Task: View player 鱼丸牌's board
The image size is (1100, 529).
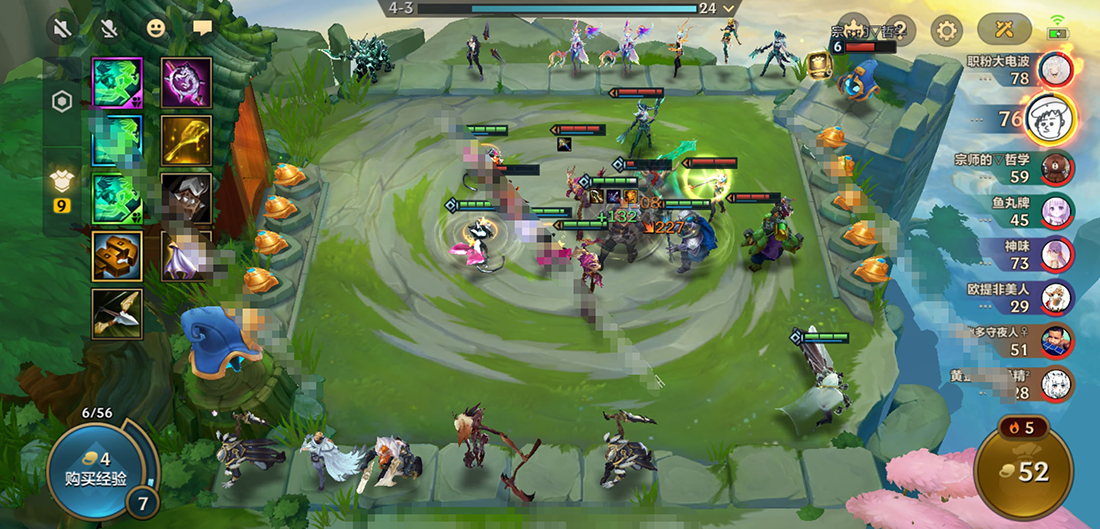Action: pyautogui.click(x=1056, y=211)
